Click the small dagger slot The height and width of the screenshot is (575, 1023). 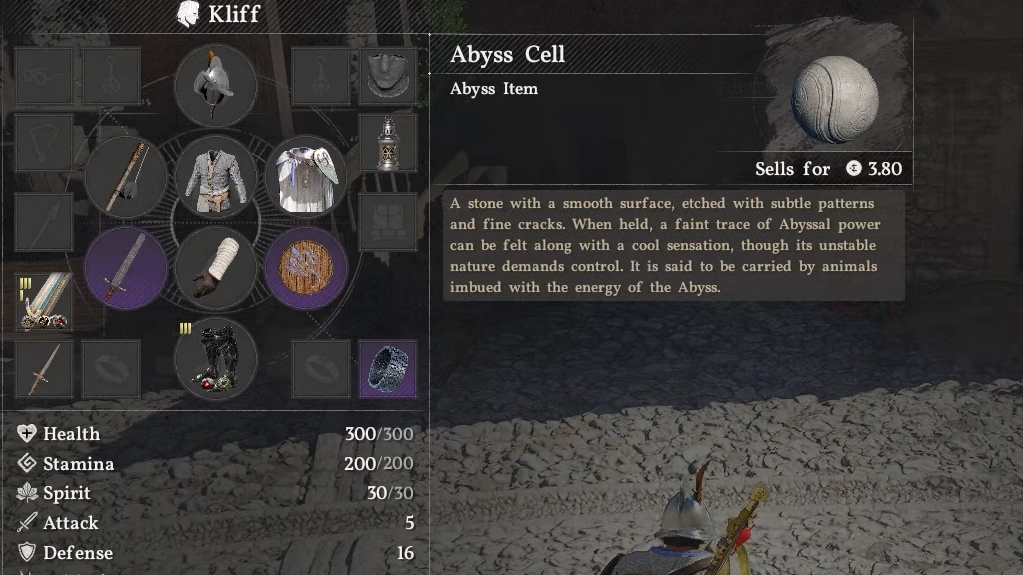pos(44,368)
